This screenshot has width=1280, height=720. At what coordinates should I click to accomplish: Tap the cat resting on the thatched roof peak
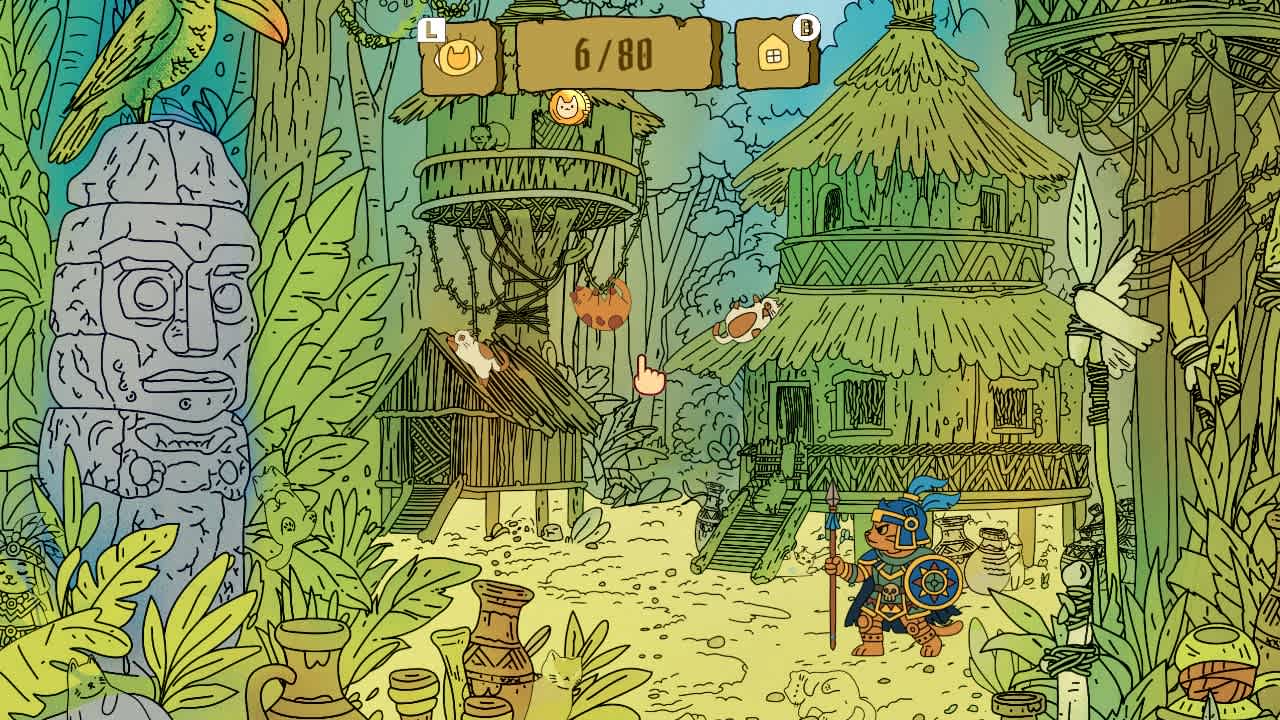(745, 318)
